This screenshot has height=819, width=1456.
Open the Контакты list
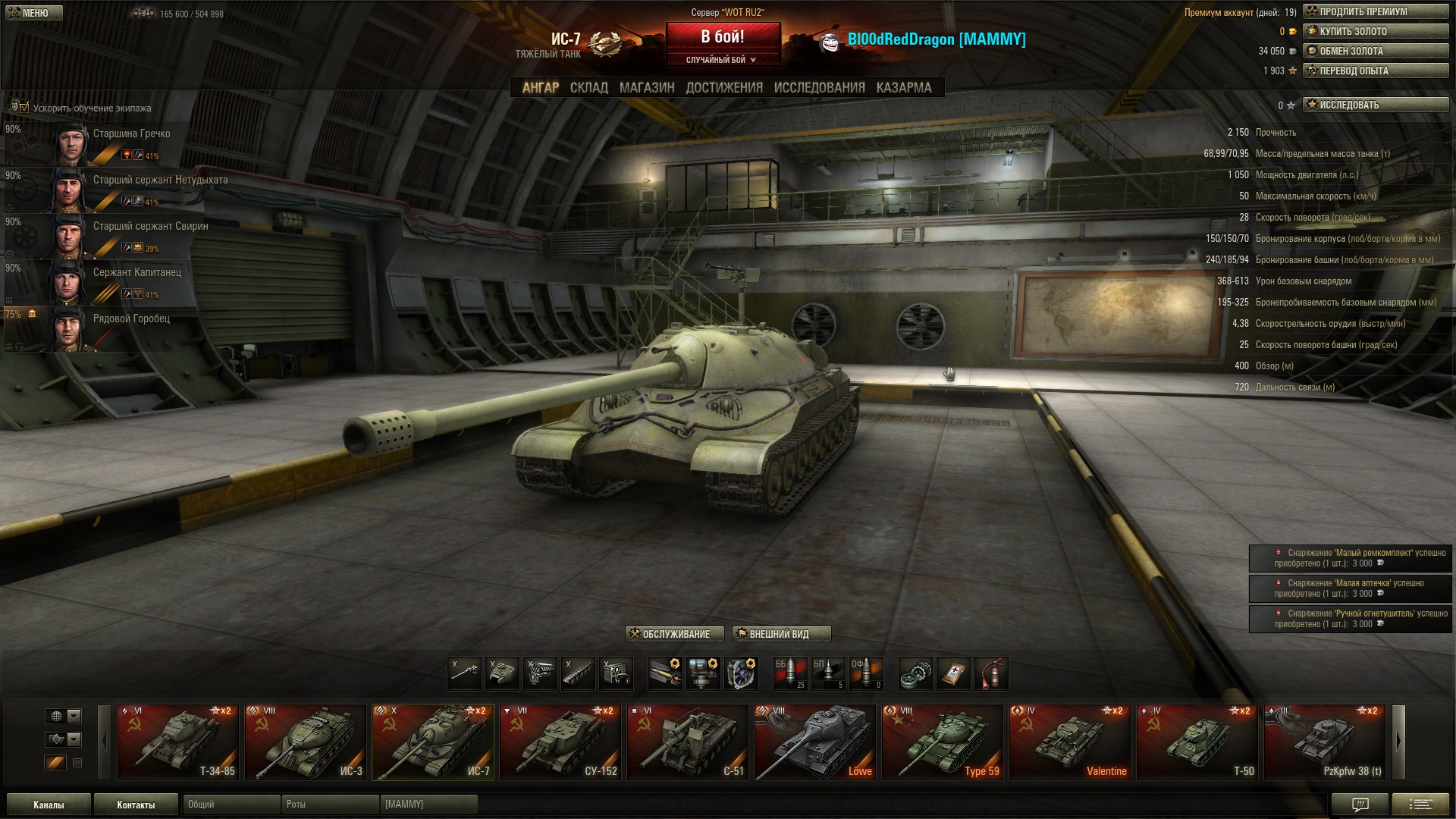(136, 805)
